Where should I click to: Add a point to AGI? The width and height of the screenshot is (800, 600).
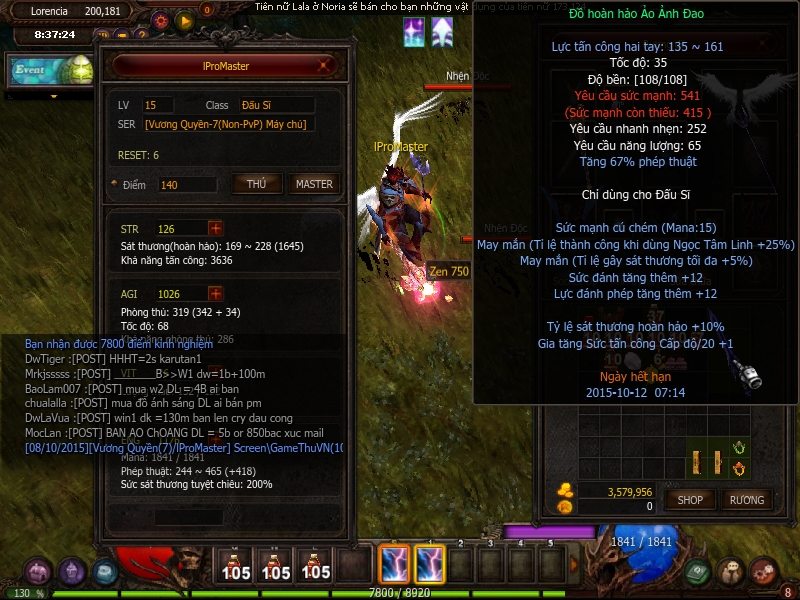pyautogui.click(x=216, y=293)
